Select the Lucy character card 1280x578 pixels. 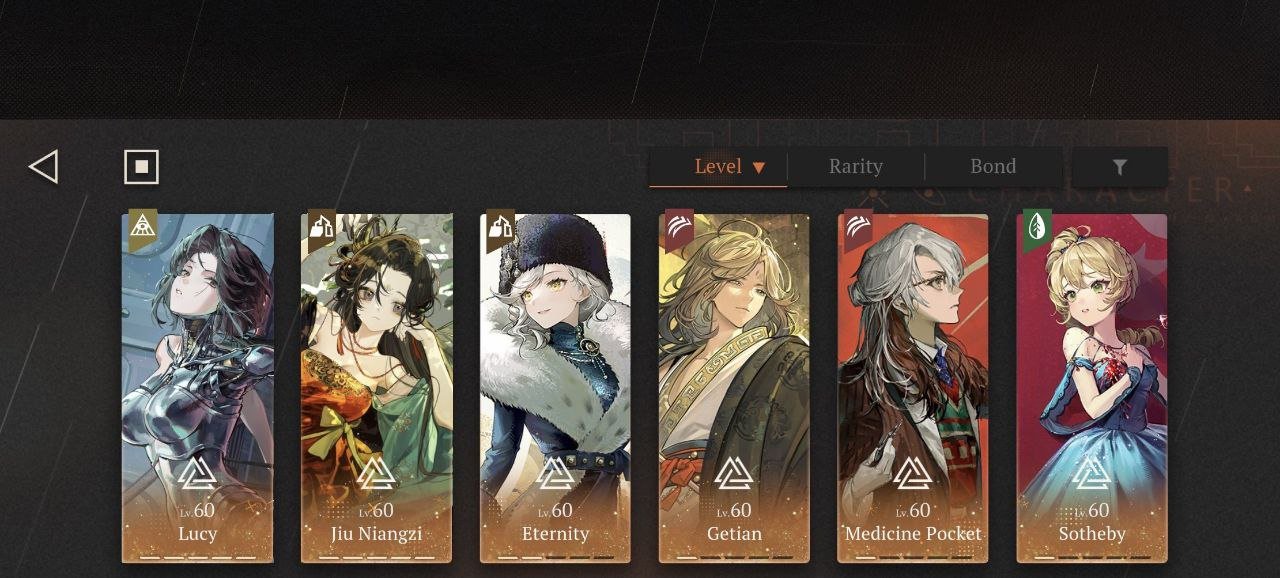click(198, 388)
